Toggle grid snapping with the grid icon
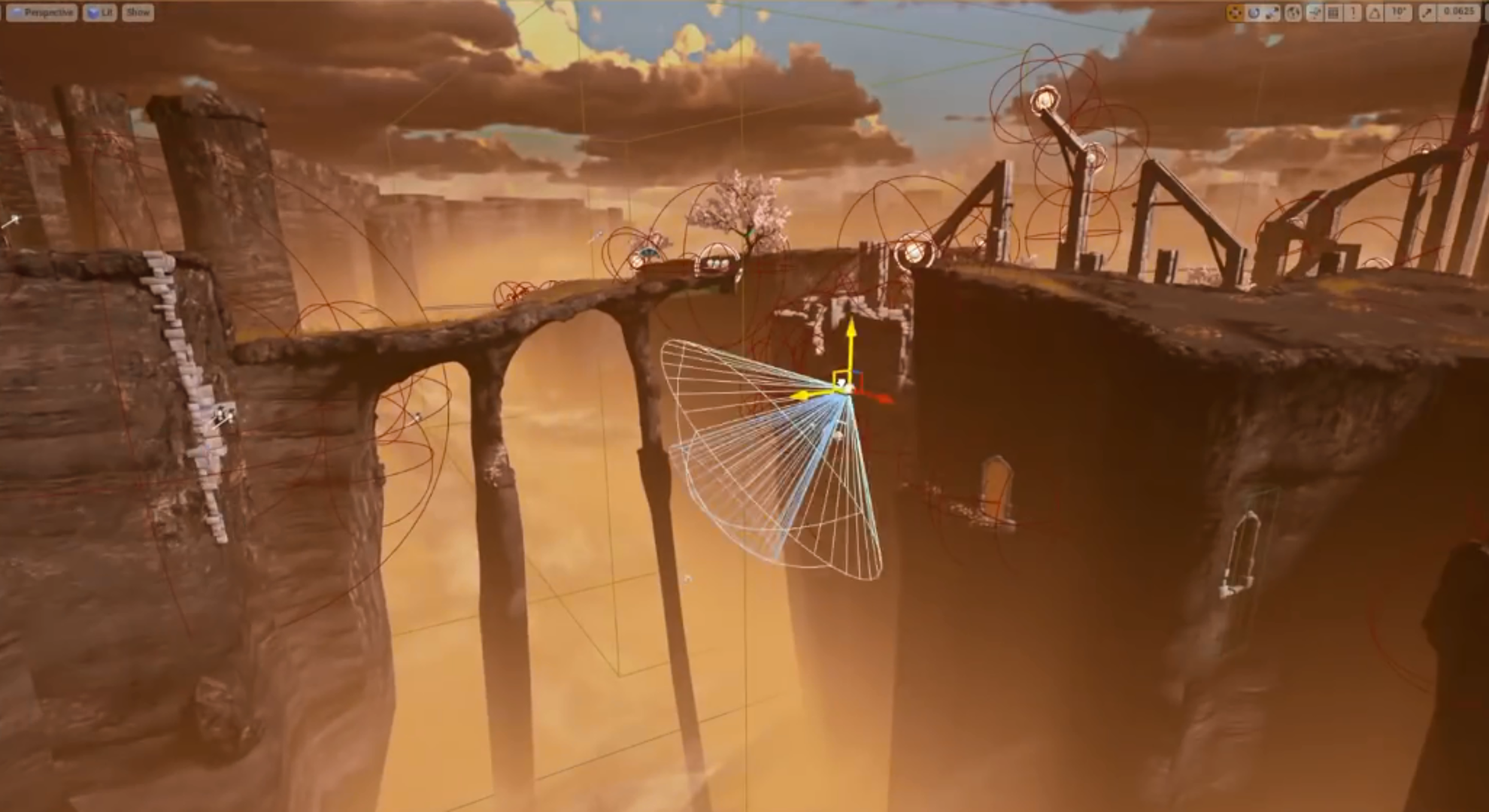Viewport: 1489px width, 812px height. pyautogui.click(x=1333, y=13)
